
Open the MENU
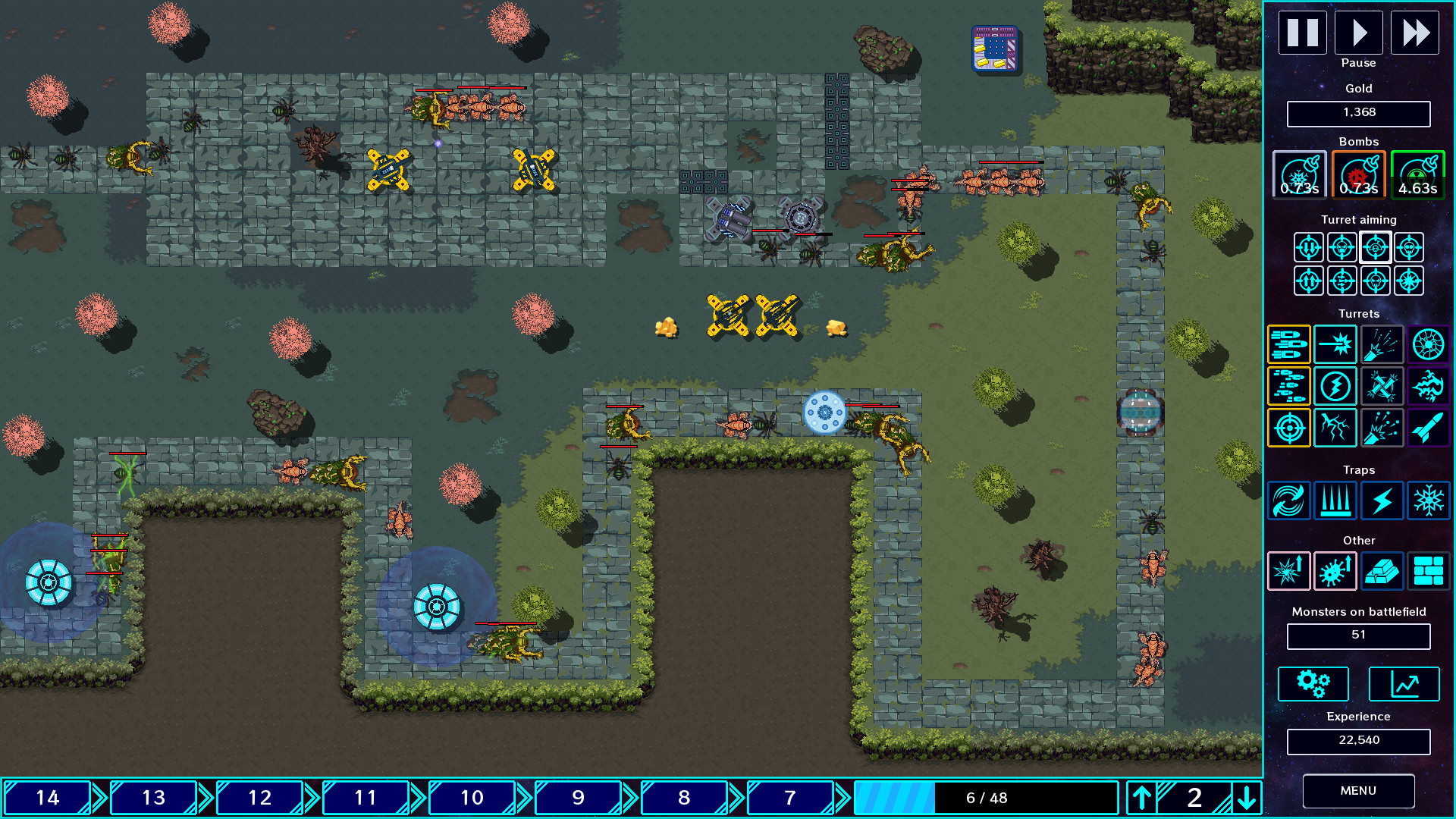click(x=1358, y=790)
